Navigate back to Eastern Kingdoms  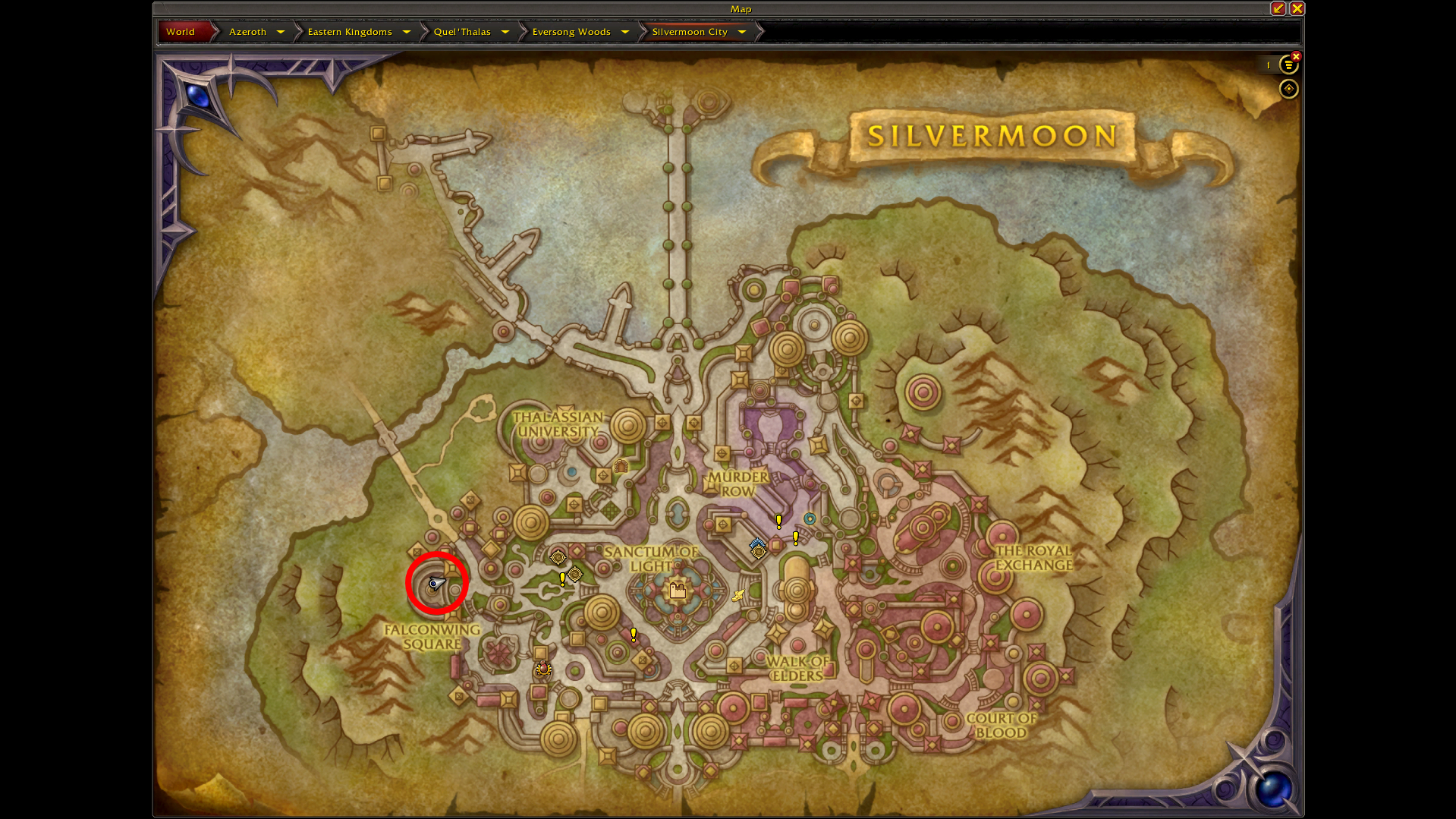click(350, 31)
